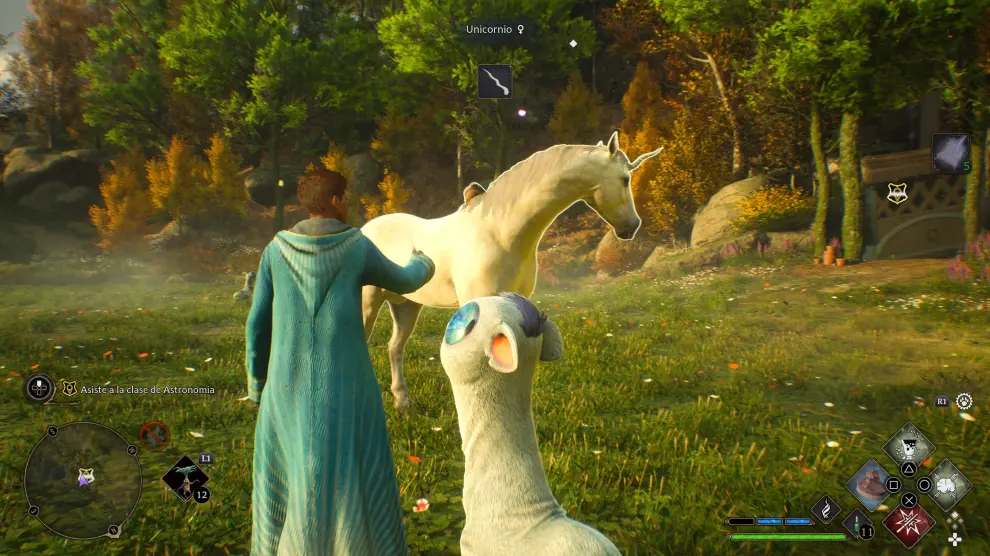Open the beast paw gear icon
The height and width of the screenshot is (556, 990).
964,401
